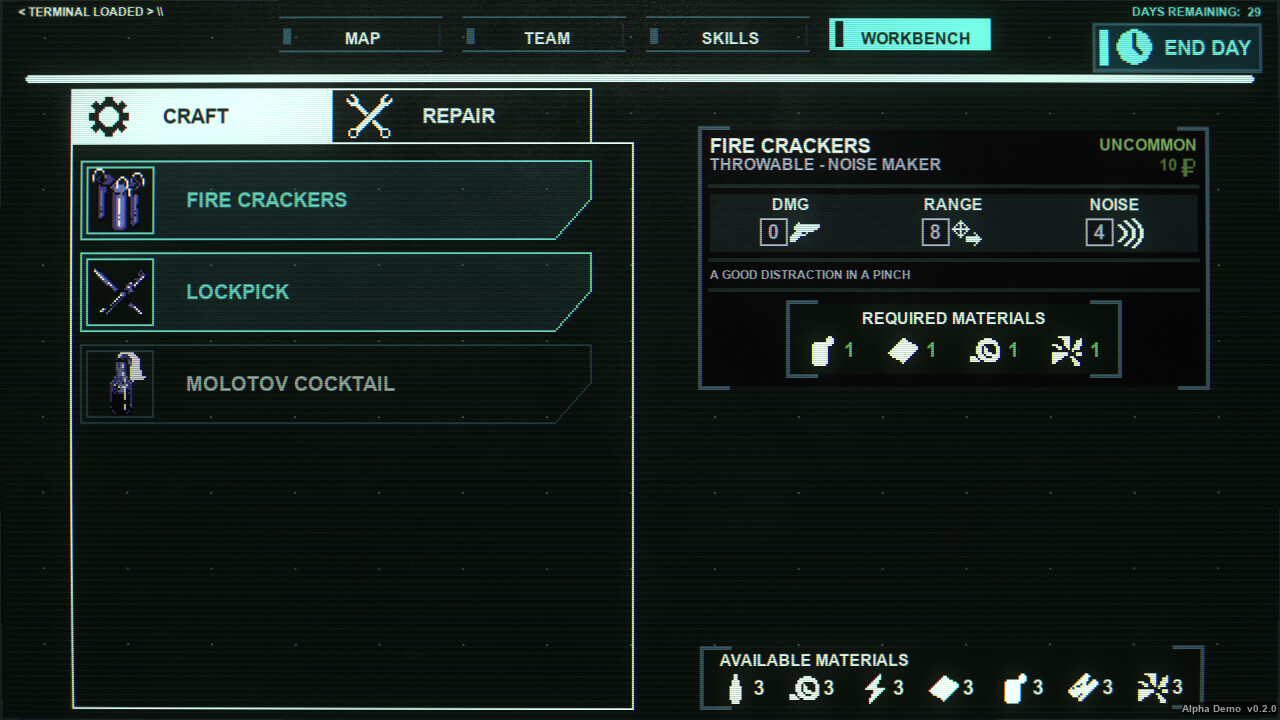This screenshot has height=720, width=1280.
Task: Click the gear icon on the Craft tab
Action: click(x=107, y=115)
